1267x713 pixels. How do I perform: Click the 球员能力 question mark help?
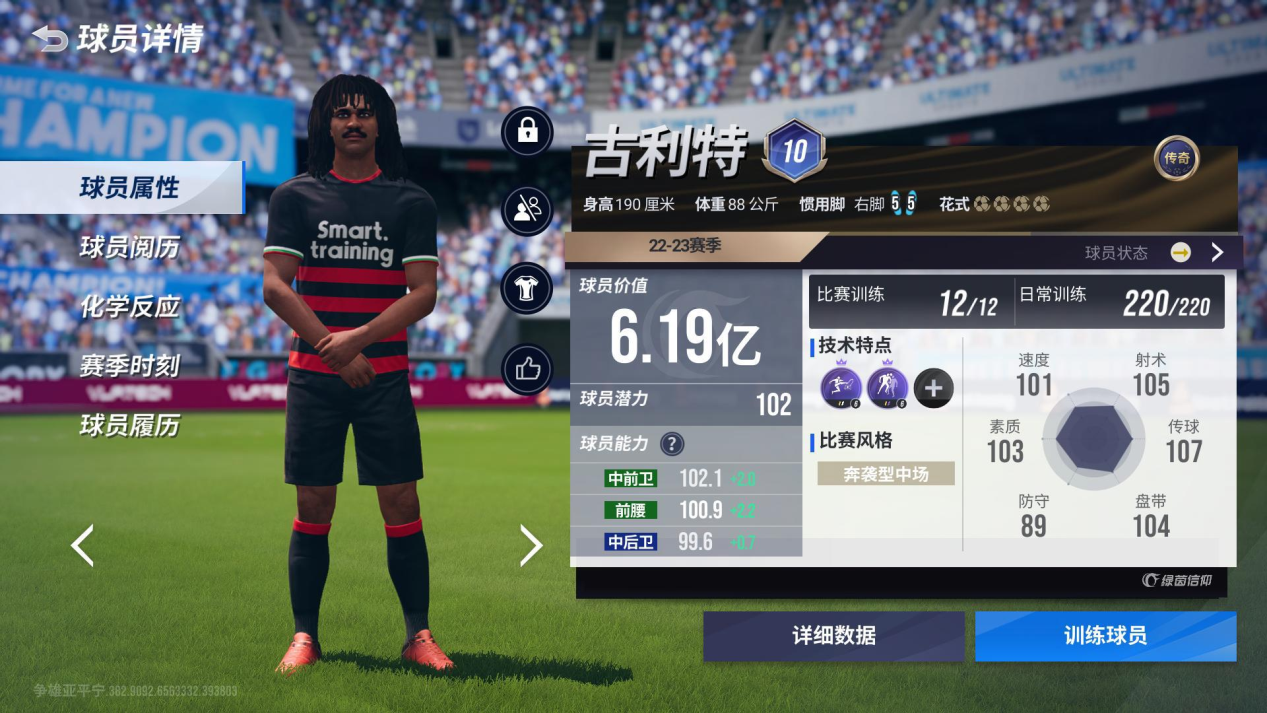(672, 444)
